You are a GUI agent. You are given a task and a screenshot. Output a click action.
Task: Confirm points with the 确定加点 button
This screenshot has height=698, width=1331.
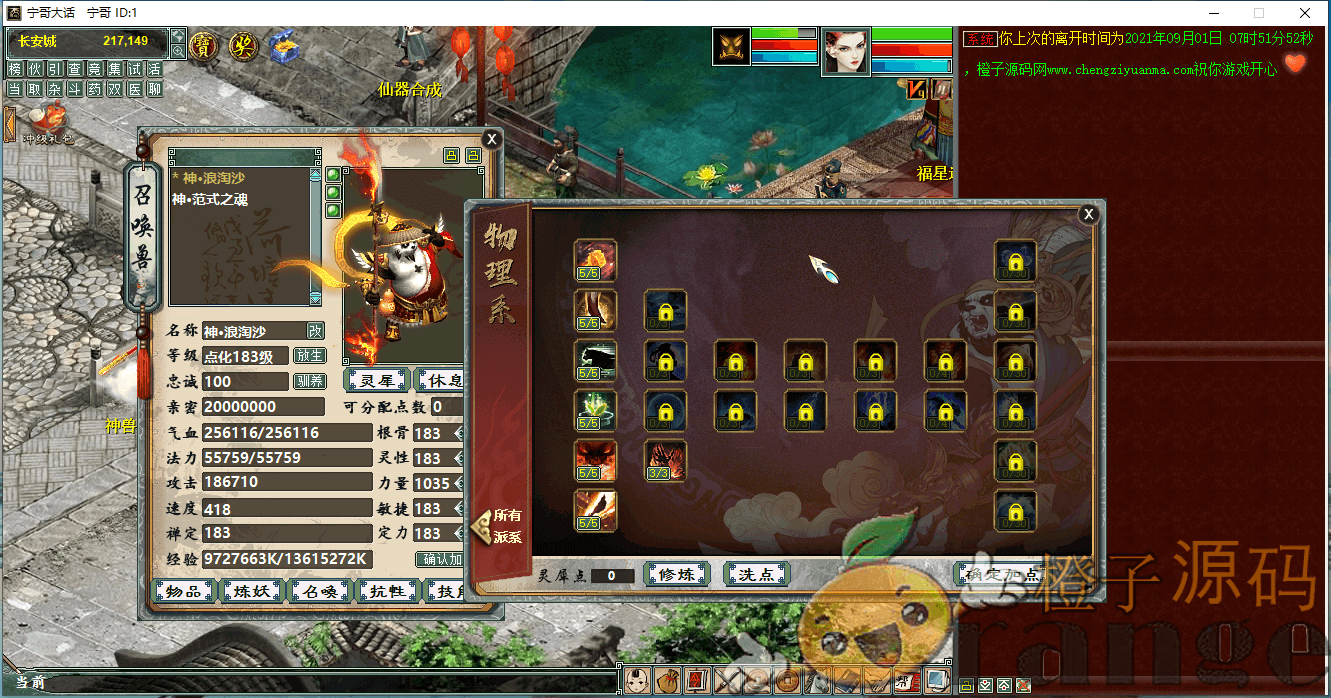(1000, 574)
